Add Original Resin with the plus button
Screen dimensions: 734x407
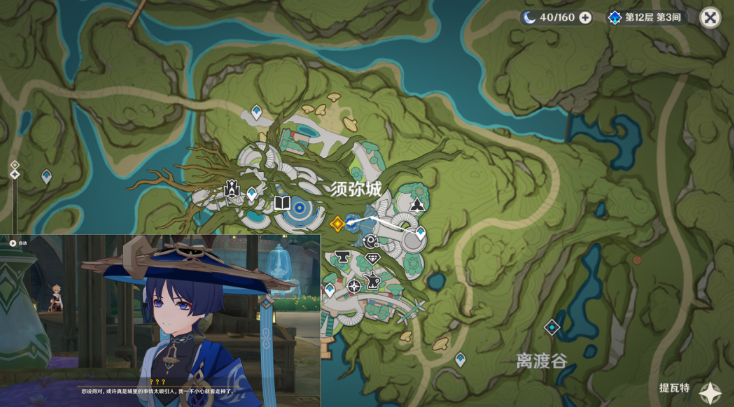click(585, 17)
